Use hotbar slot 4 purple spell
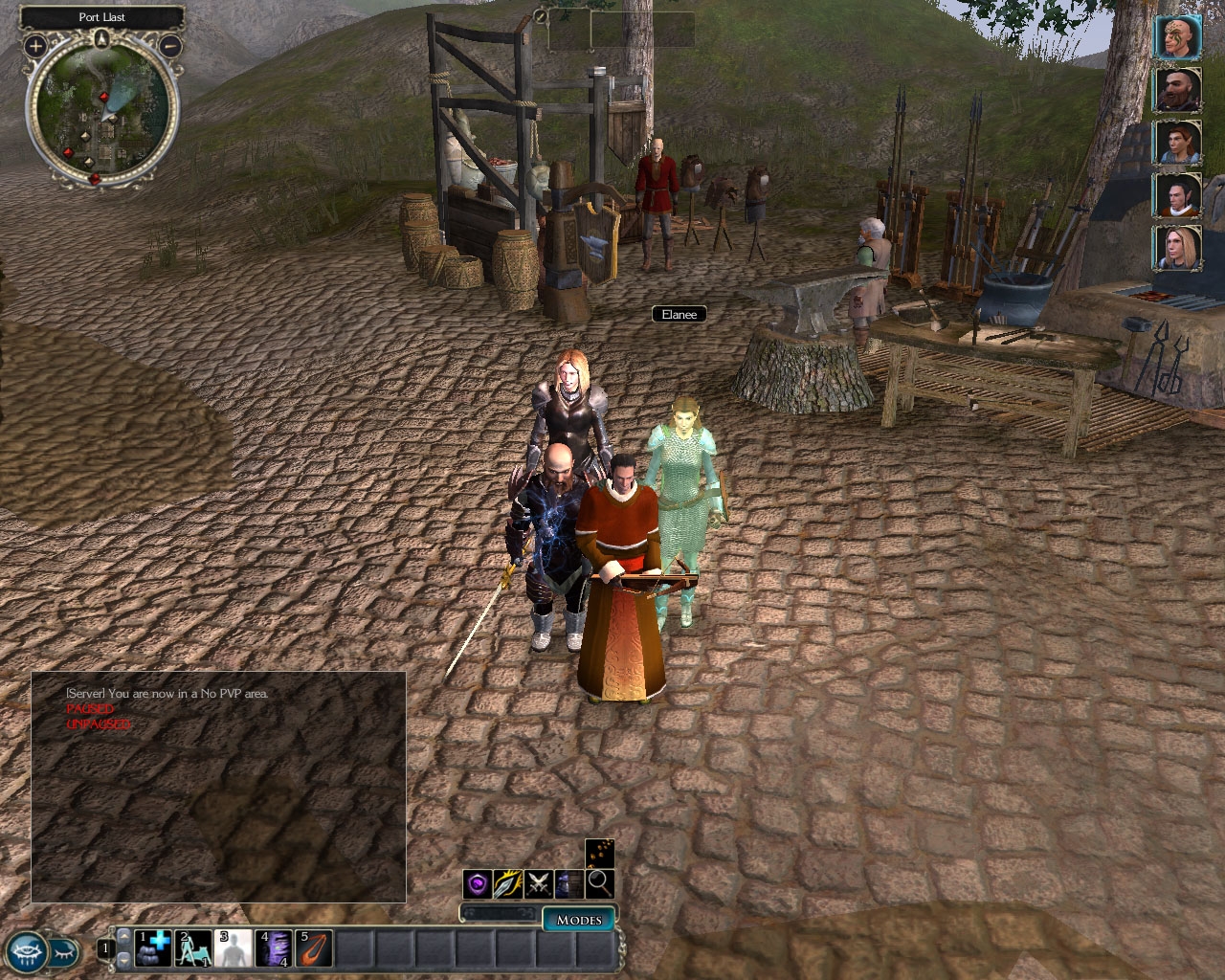Viewport: 1225px width, 980px height. point(274,948)
